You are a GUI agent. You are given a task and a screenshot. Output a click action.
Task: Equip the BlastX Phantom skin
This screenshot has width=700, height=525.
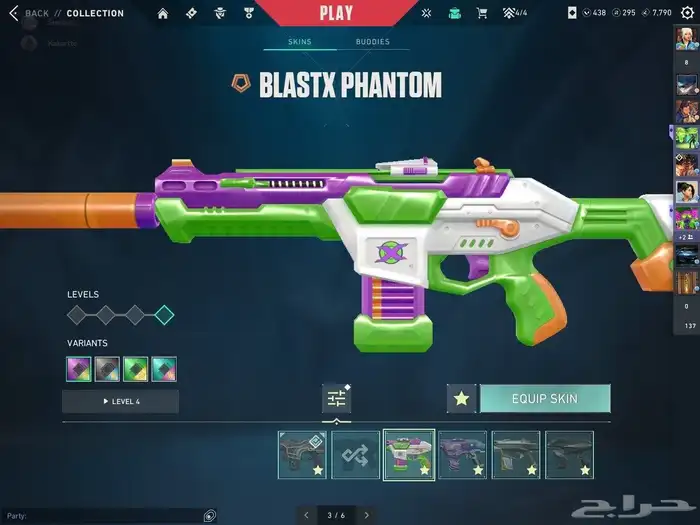tap(545, 398)
